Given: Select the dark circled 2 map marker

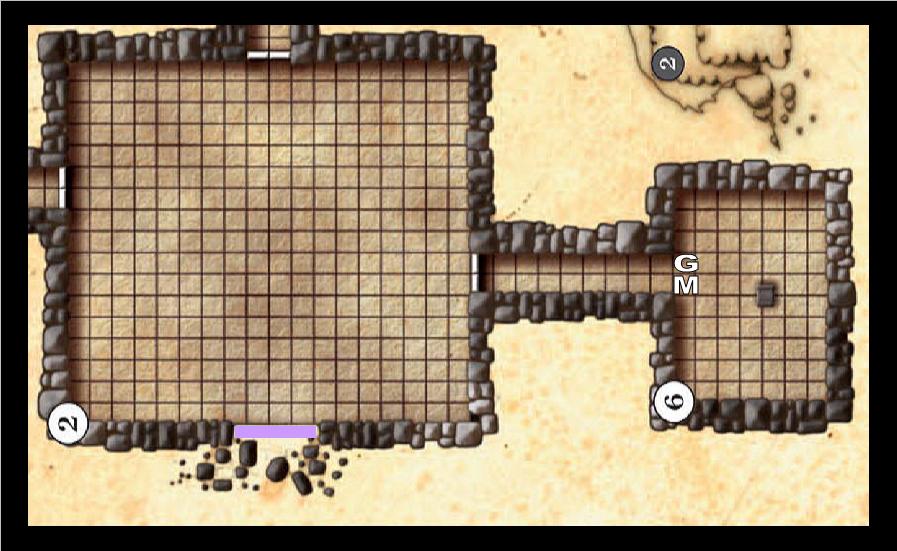Looking at the screenshot, I should [x=668, y=65].
